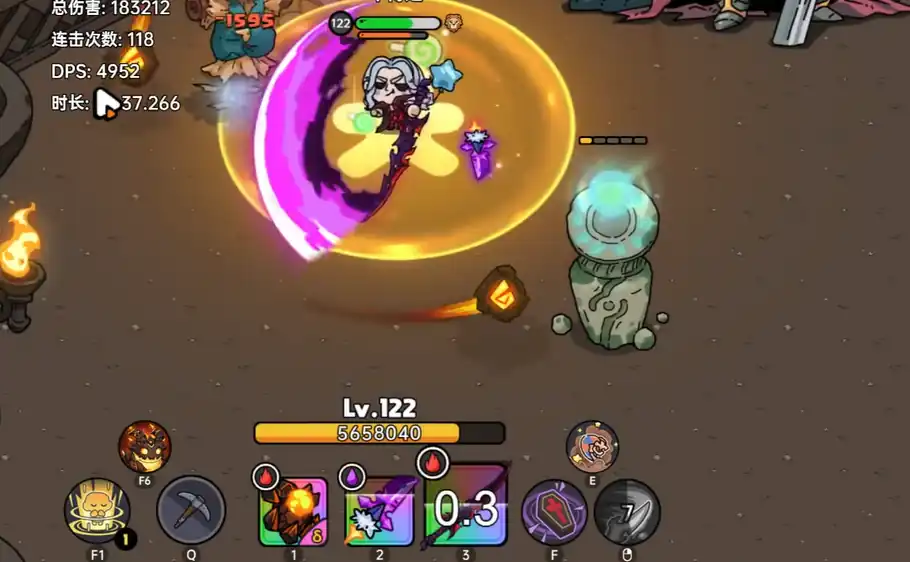Screen dimensions: 910x562
Task: Activate the fiery demon face skill
Action: pyautogui.click(x=145, y=447)
